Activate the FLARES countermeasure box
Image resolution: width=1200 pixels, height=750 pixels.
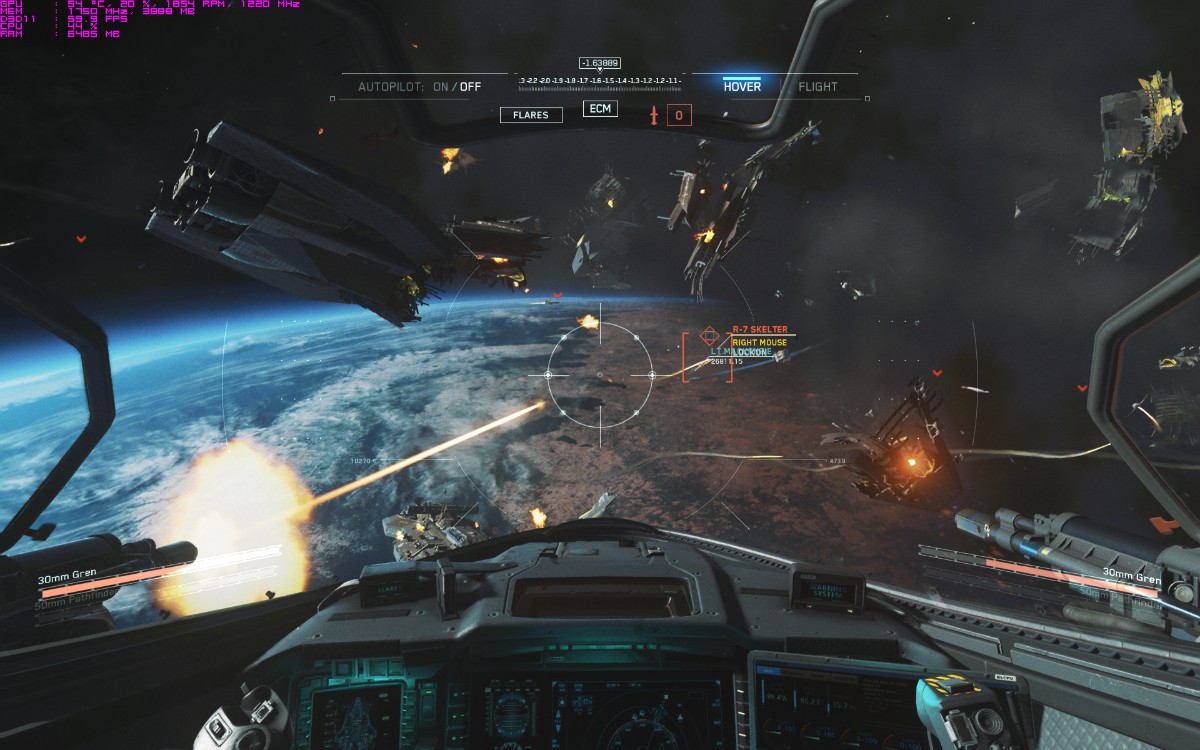(531, 115)
